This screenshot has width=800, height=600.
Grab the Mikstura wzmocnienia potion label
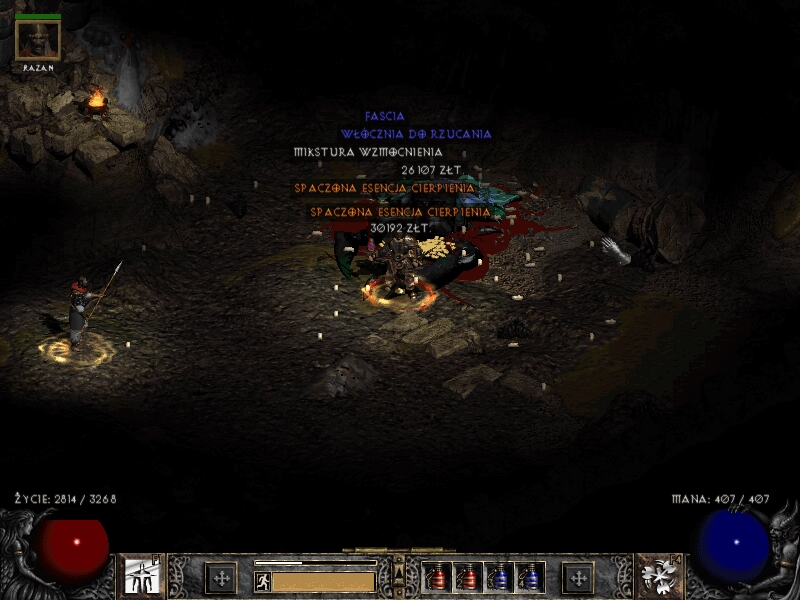pos(368,152)
